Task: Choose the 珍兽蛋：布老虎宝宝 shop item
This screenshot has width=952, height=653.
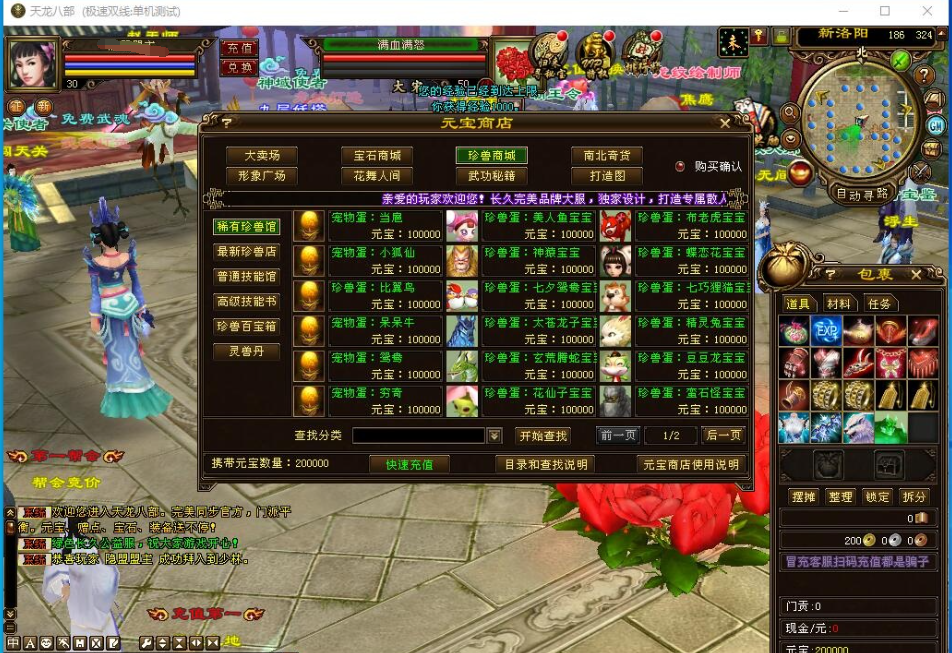Action: (x=691, y=225)
